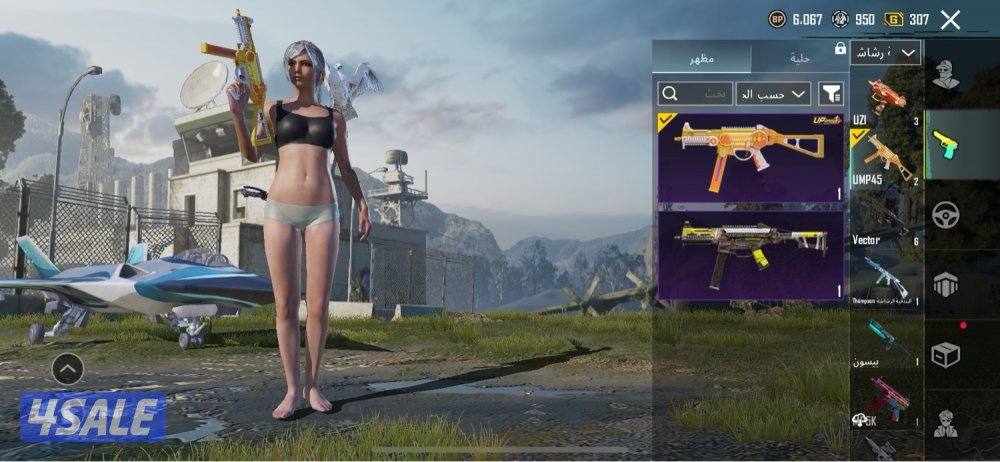Open the weapon type dropdown
Screen dimensions: 1000x462
pos(886,52)
